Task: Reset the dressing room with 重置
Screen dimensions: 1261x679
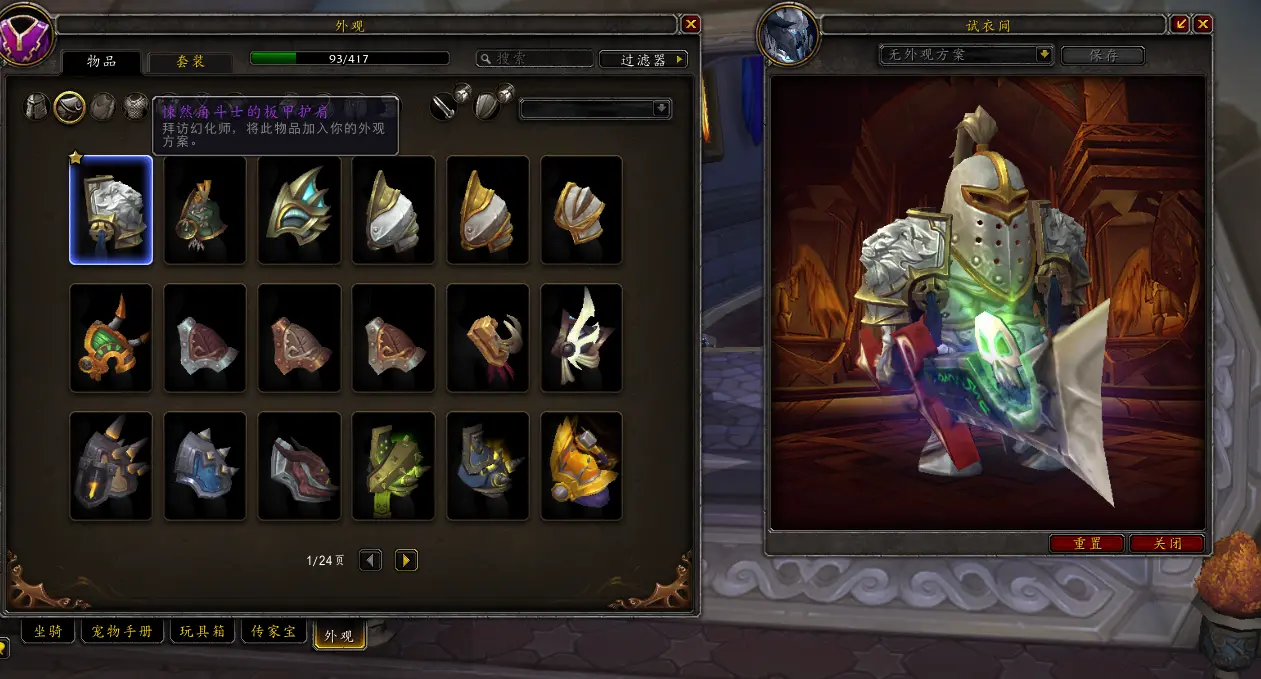Action: [1087, 543]
